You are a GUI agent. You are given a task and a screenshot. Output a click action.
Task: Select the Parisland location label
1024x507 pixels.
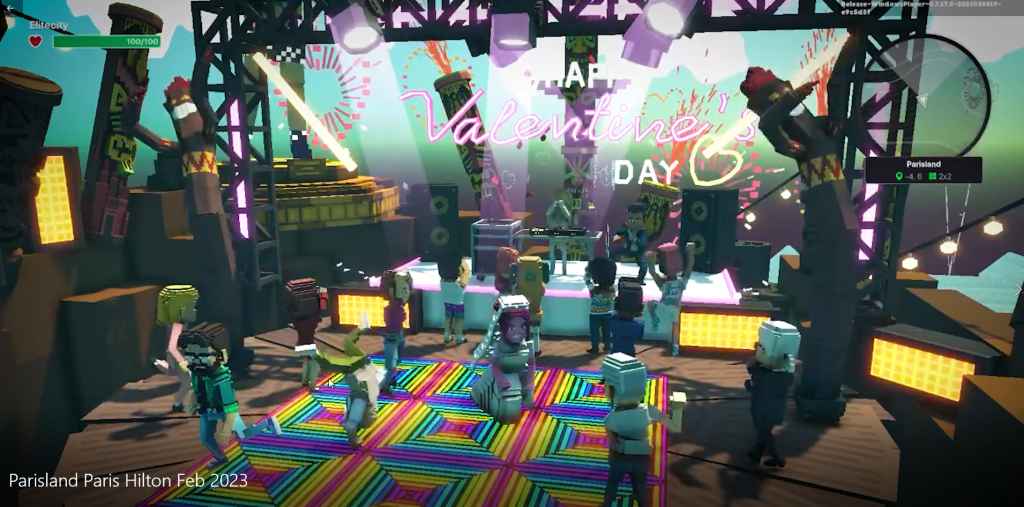(923, 162)
